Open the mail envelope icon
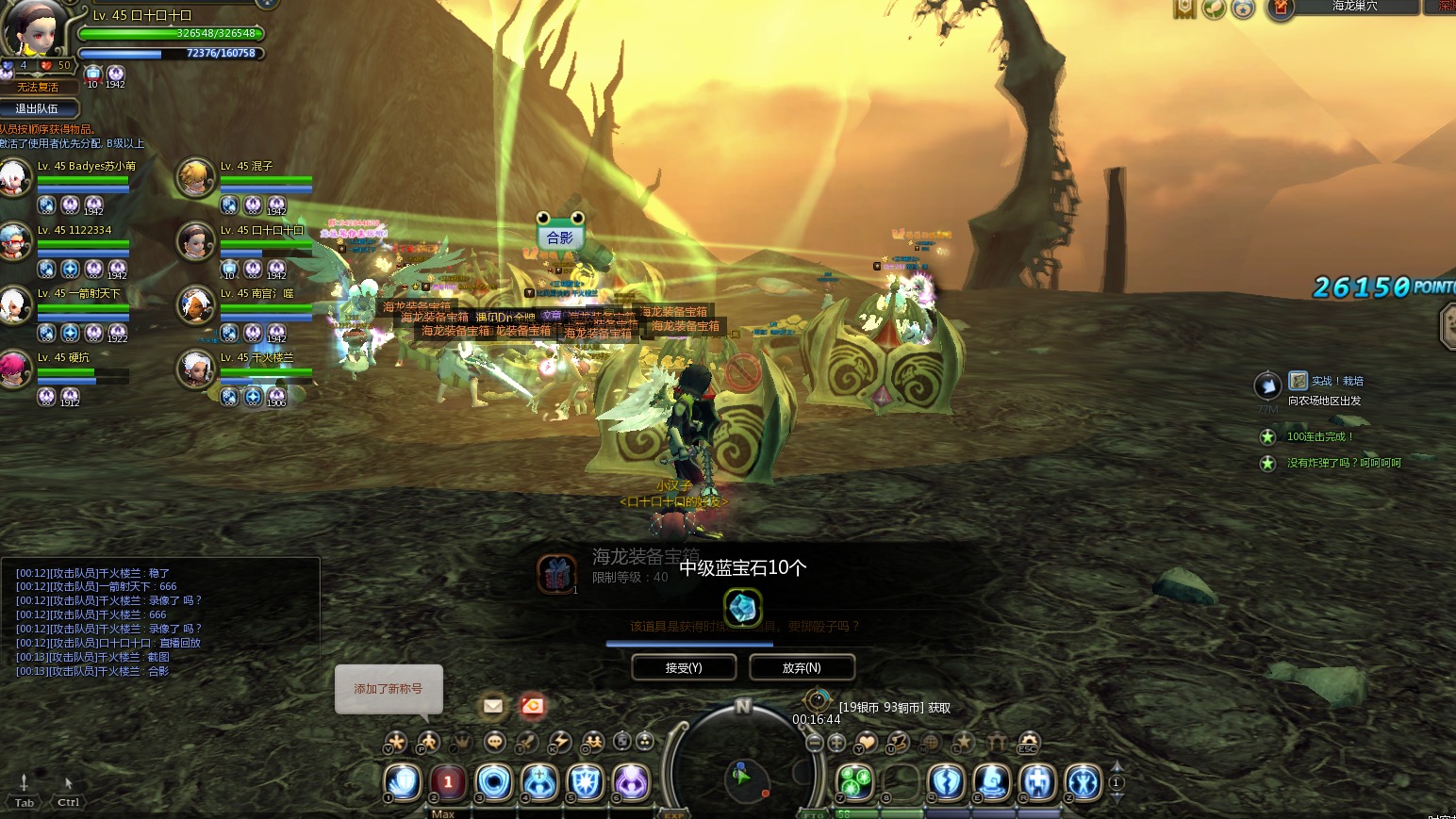 click(492, 705)
